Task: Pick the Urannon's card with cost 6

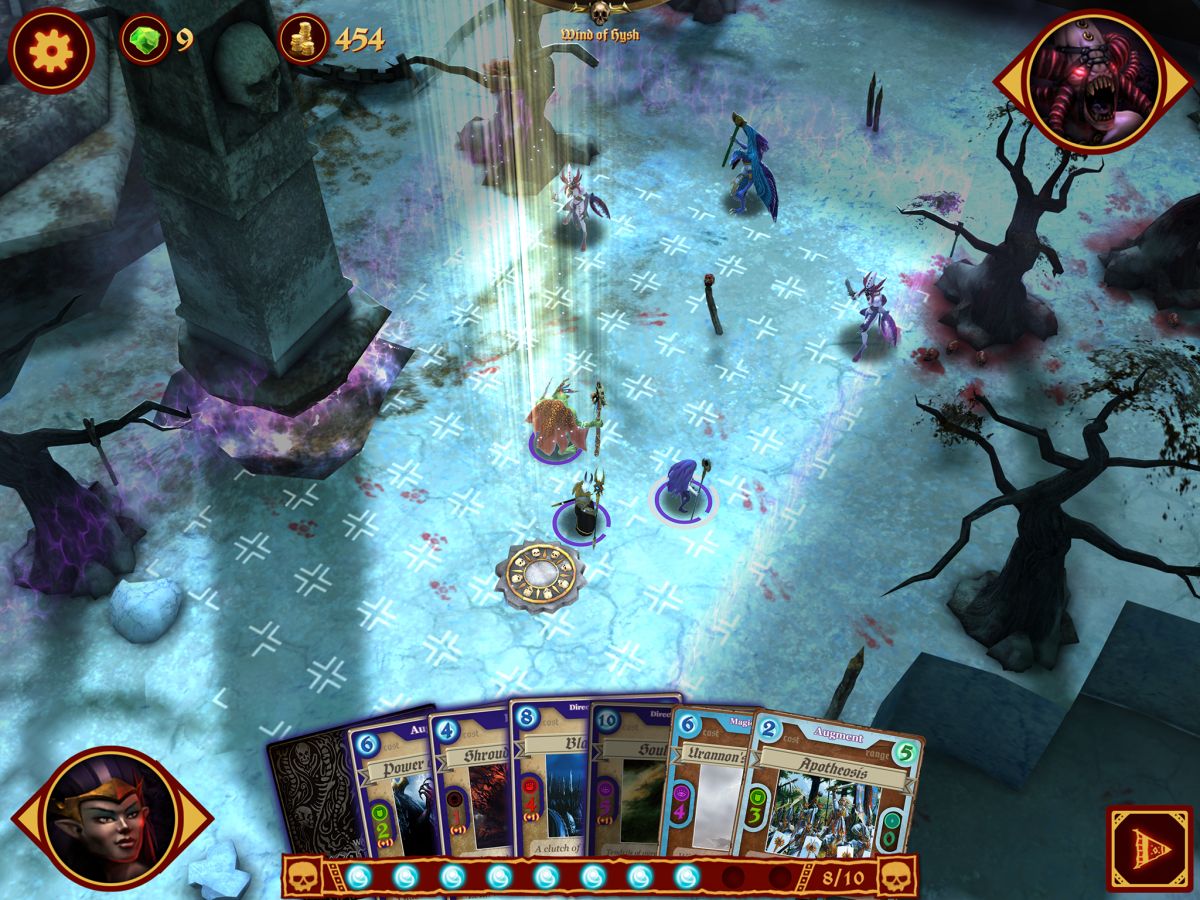Action: pyautogui.click(x=710, y=780)
